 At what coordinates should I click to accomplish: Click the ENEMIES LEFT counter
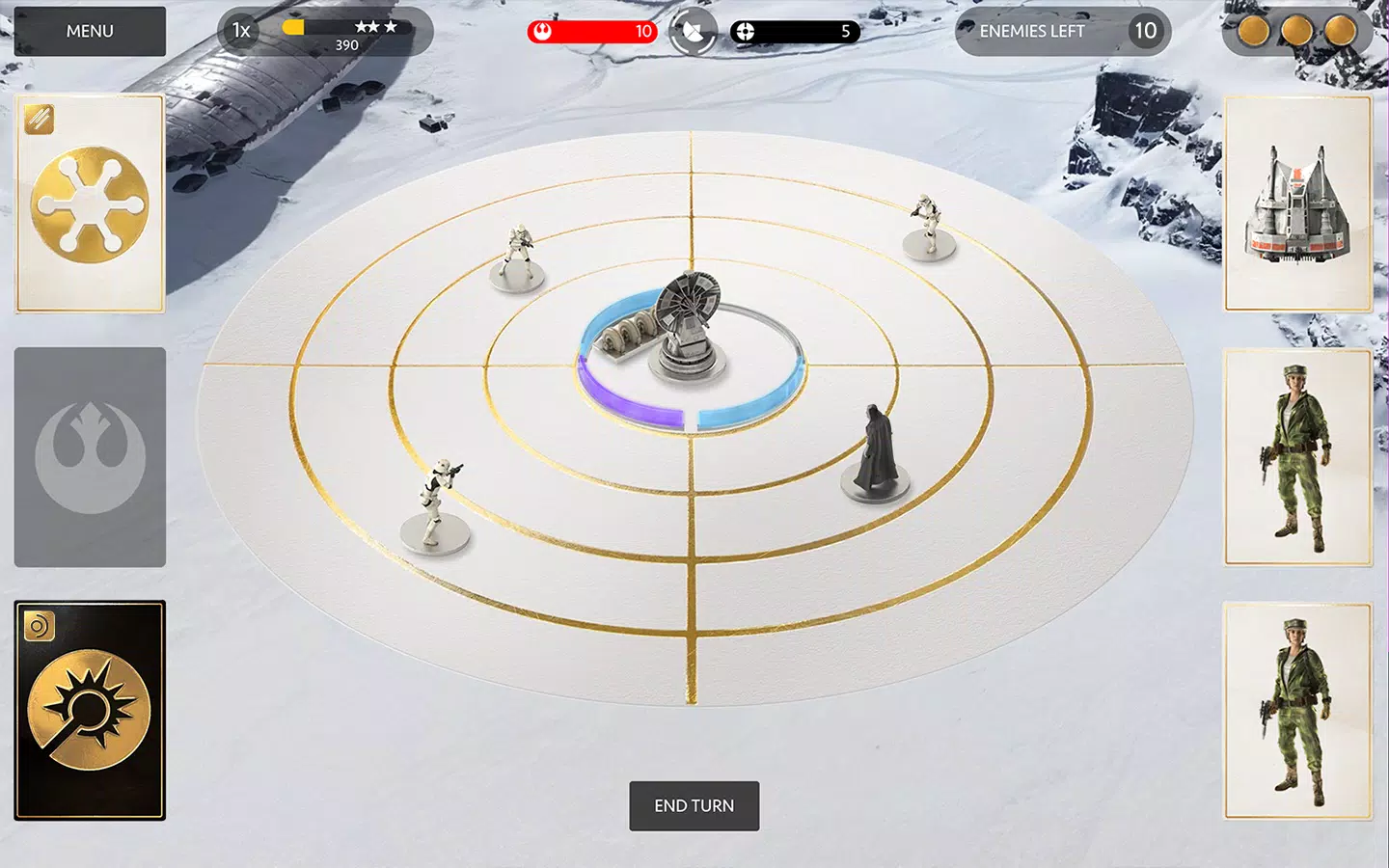1061,31
